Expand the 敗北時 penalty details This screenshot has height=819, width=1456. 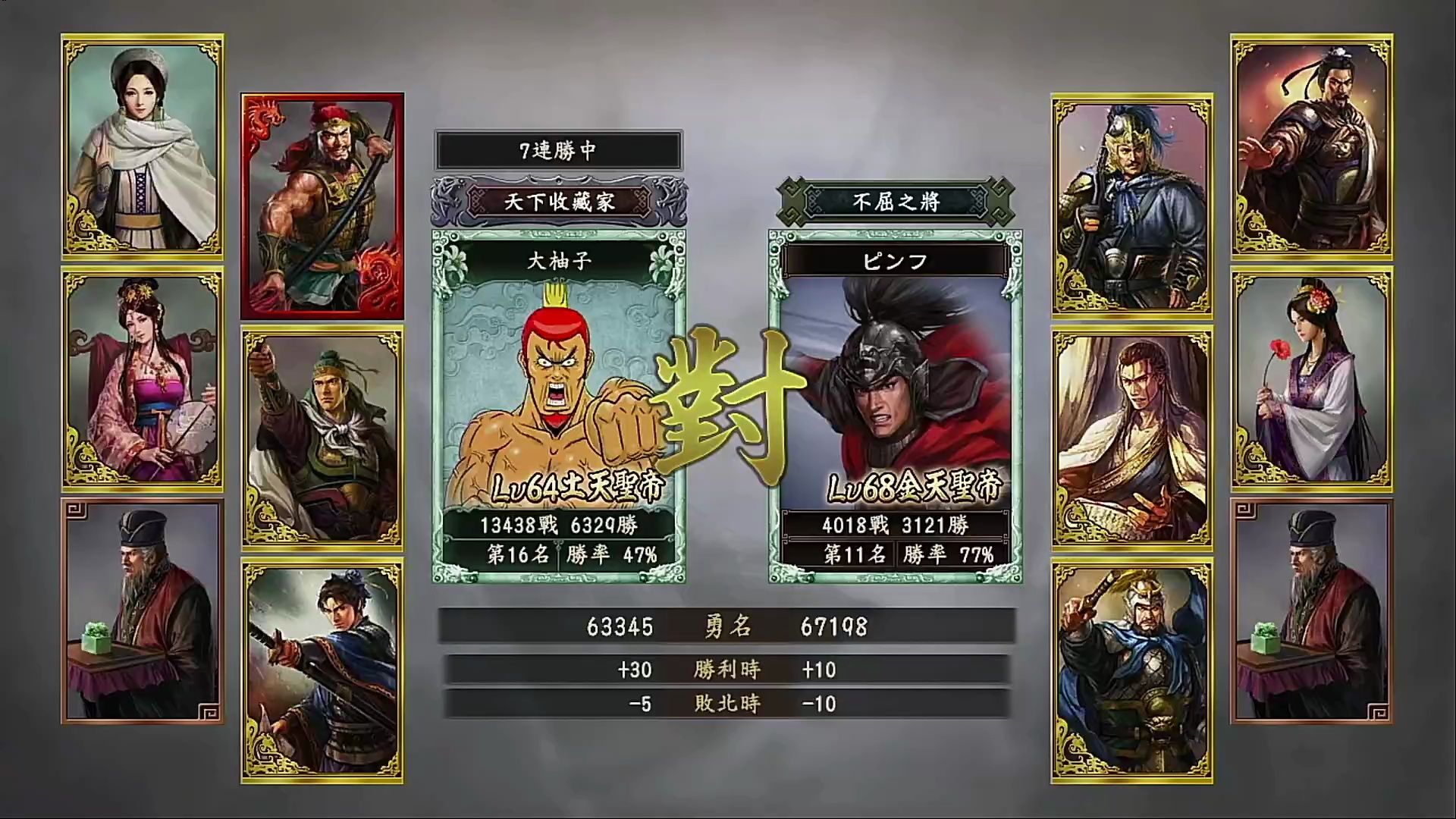tap(726, 704)
